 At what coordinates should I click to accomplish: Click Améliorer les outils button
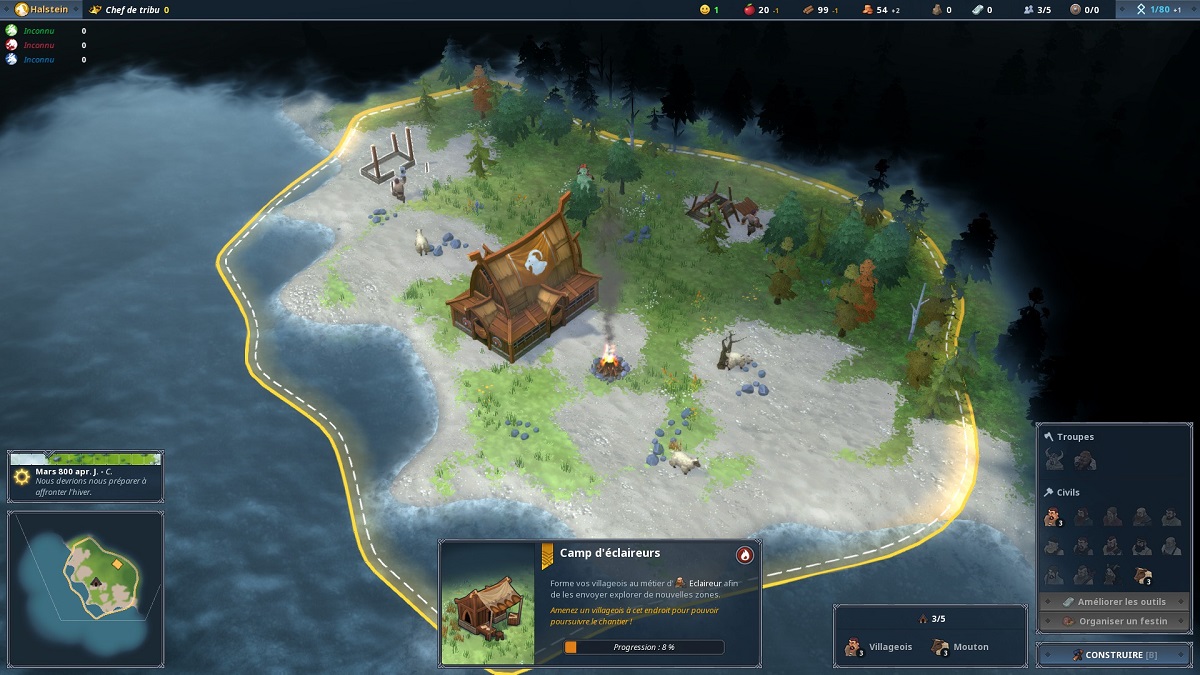click(1114, 601)
